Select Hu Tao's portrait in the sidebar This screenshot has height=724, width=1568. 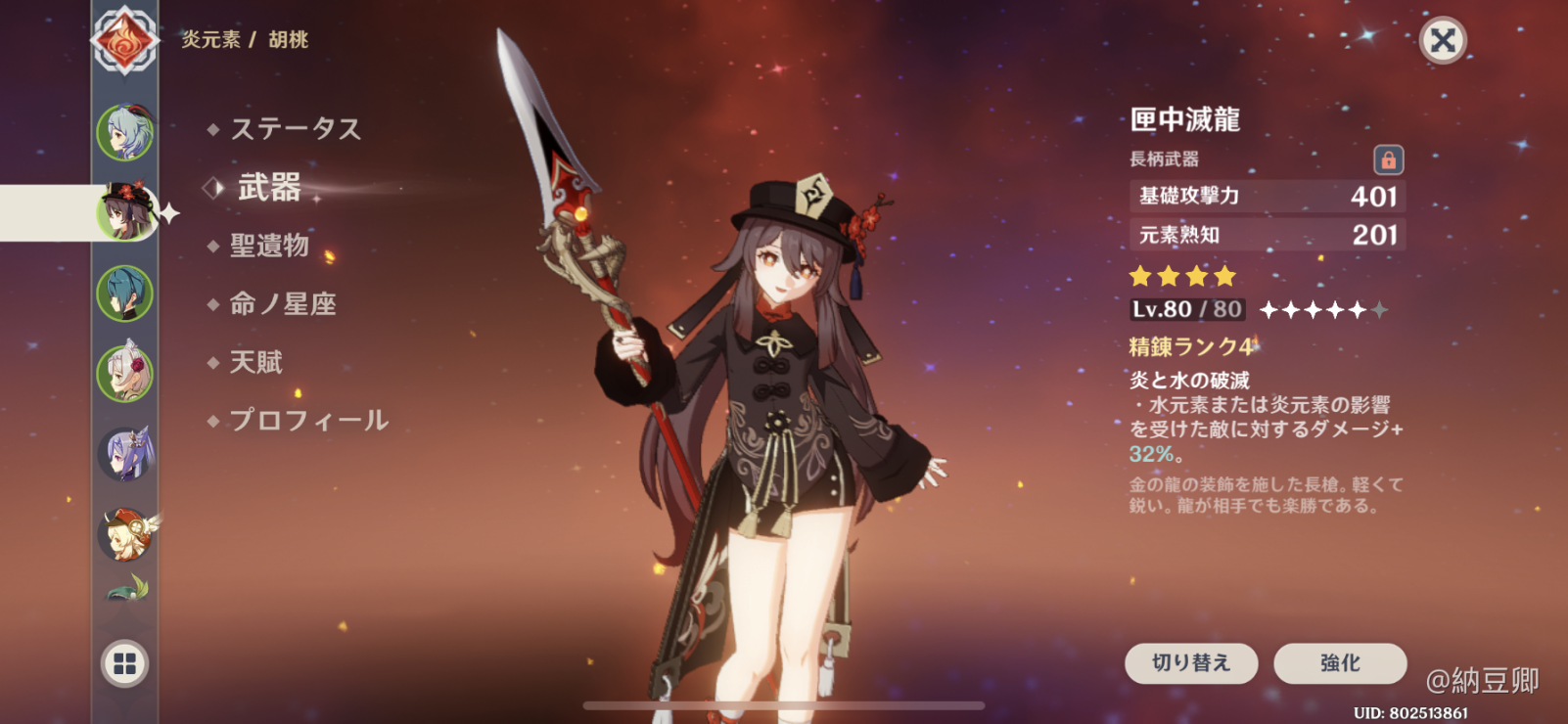tap(125, 211)
